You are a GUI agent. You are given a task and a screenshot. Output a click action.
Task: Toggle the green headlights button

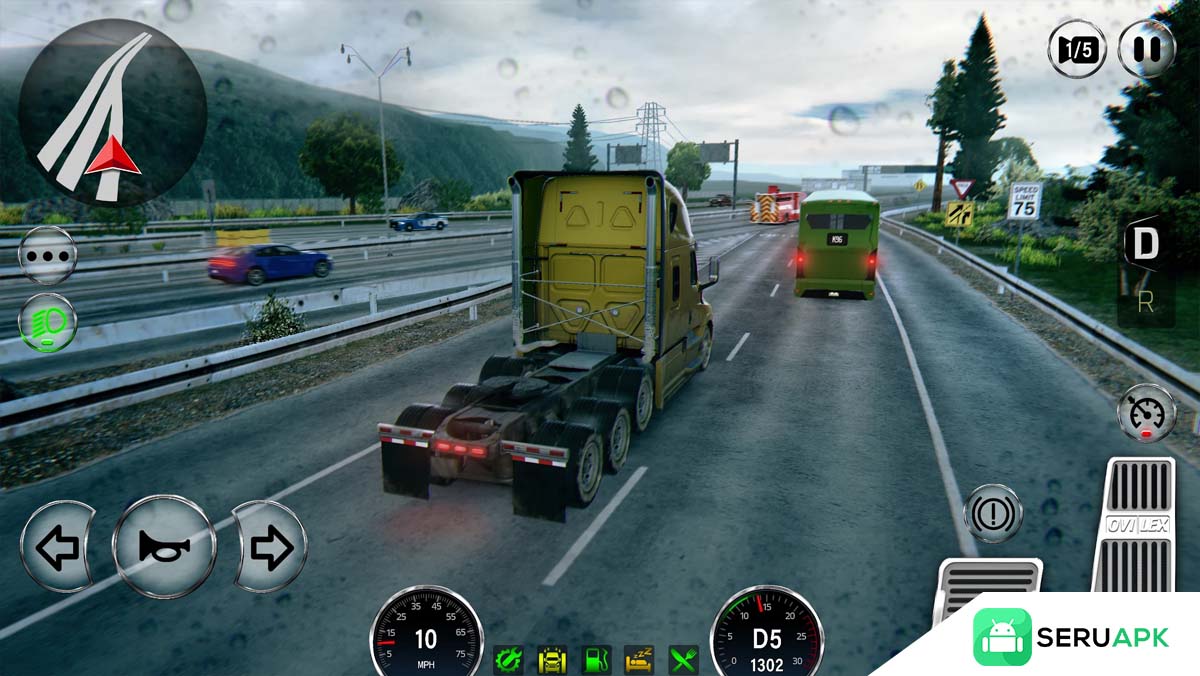[x=47, y=323]
